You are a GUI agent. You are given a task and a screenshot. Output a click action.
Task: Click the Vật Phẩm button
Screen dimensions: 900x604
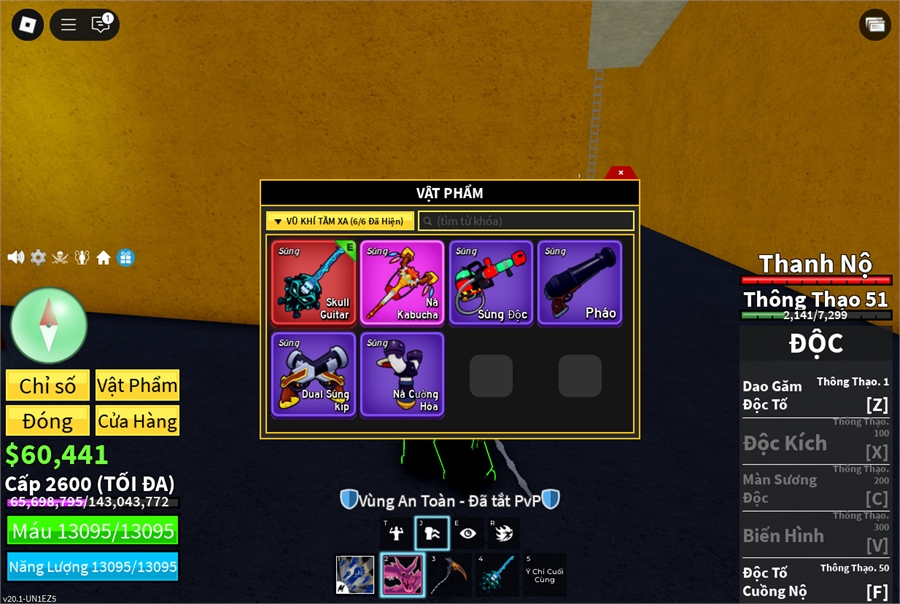pyautogui.click(x=137, y=386)
